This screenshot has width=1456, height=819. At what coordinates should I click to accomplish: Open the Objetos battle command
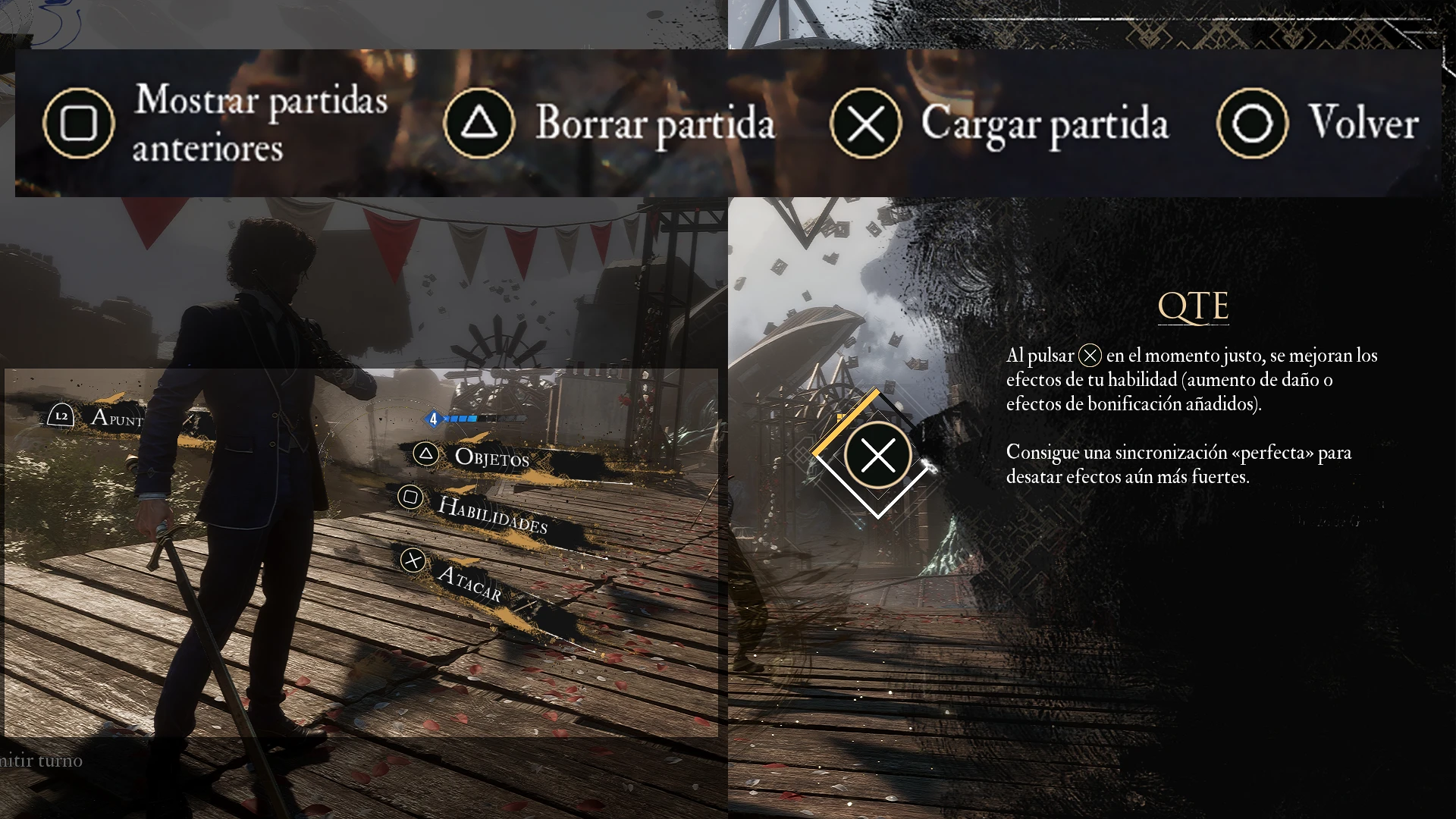pos(491,457)
